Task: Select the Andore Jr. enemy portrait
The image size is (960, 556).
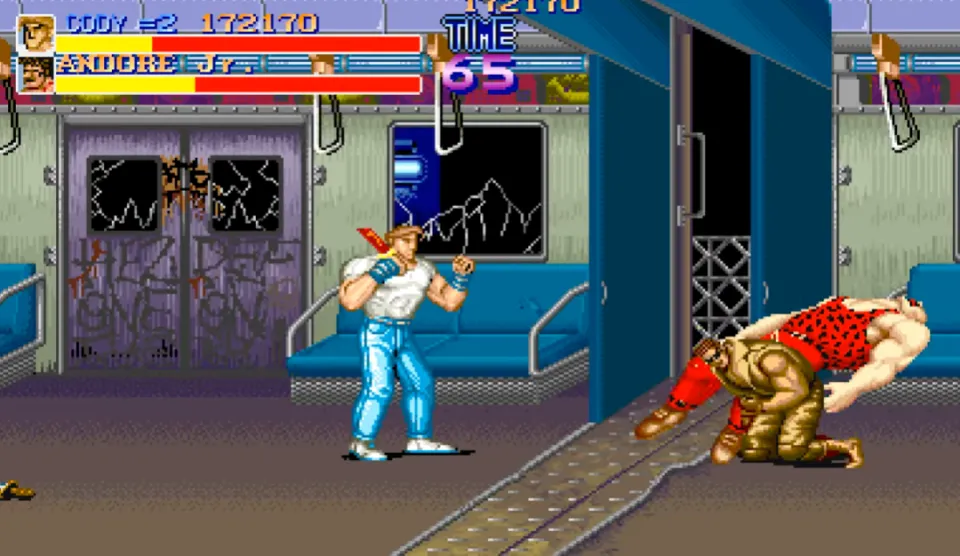Action: pos(36,75)
